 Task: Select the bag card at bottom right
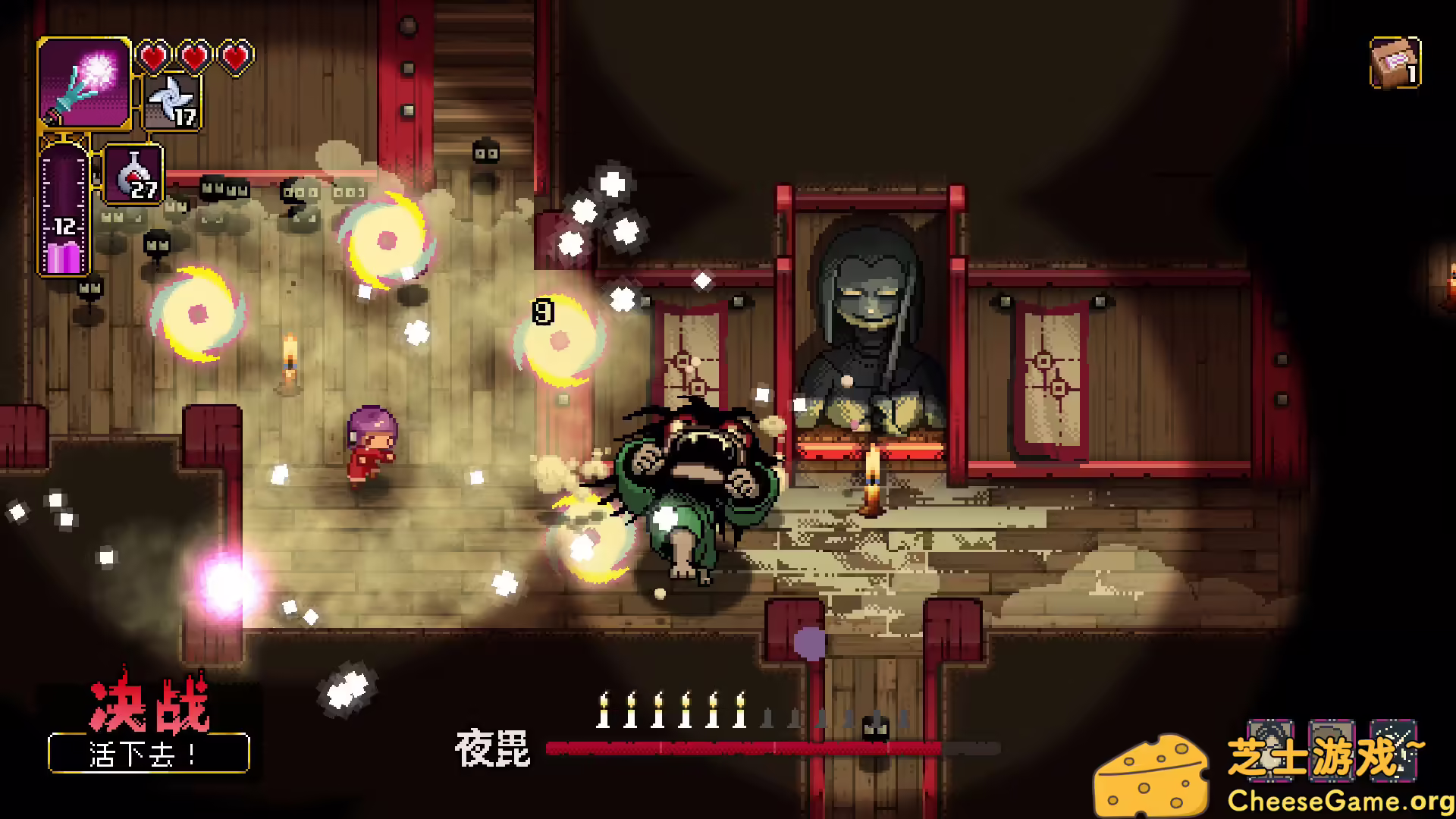tap(1332, 751)
